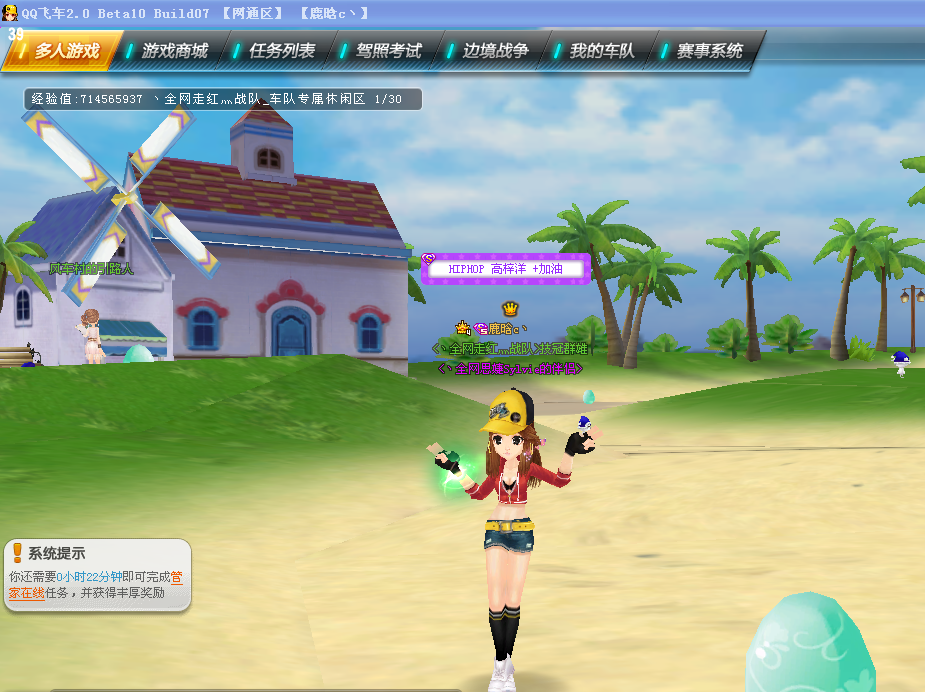Show the 赛事系统 tab

(x=709, y=51)
